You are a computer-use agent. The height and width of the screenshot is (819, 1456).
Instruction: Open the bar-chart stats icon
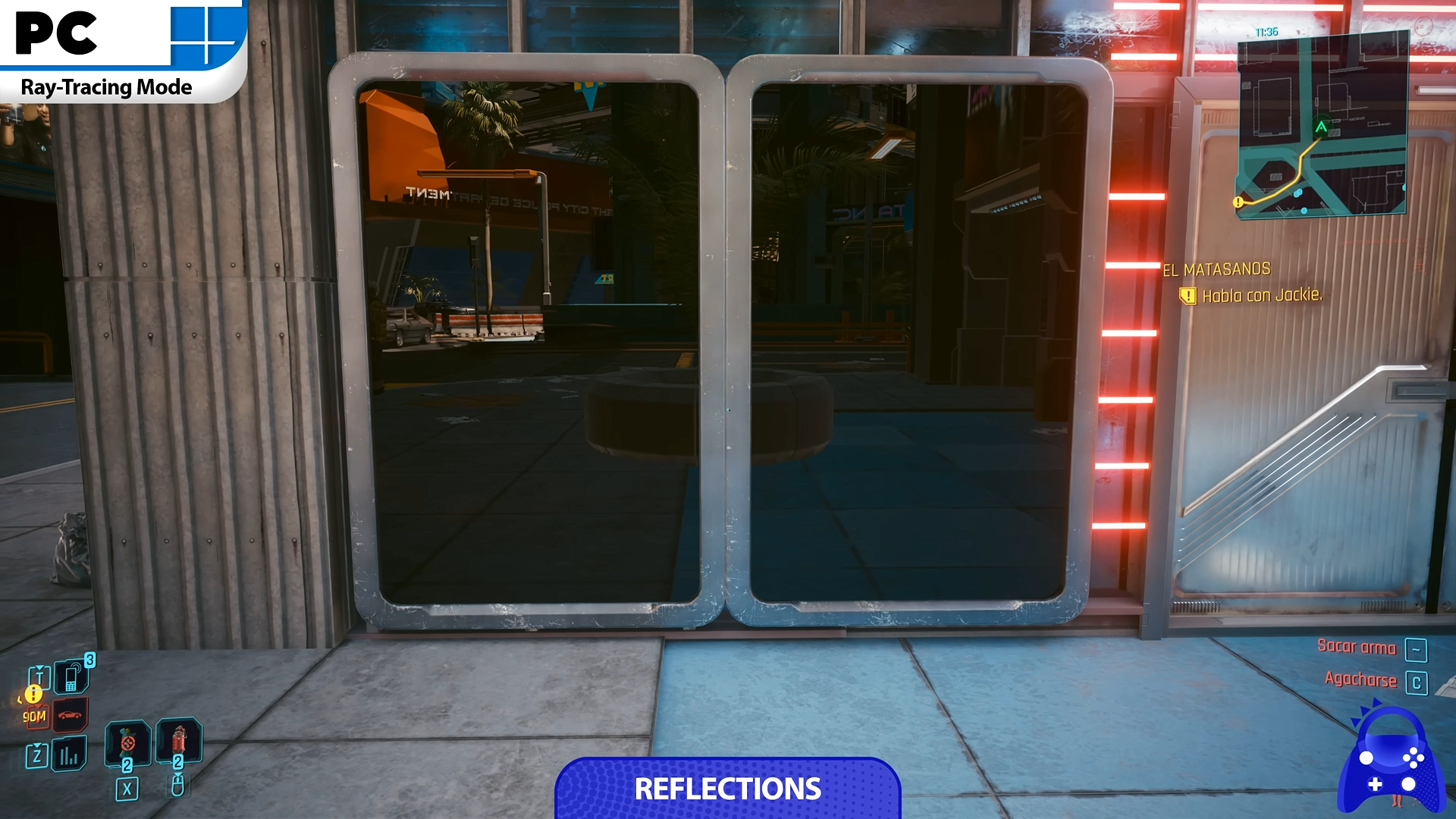69,754
